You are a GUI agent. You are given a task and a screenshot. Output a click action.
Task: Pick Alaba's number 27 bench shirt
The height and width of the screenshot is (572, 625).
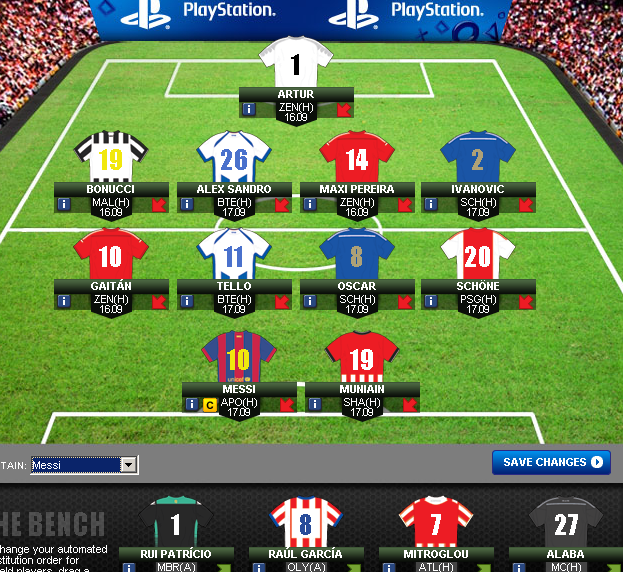[566, 521]
